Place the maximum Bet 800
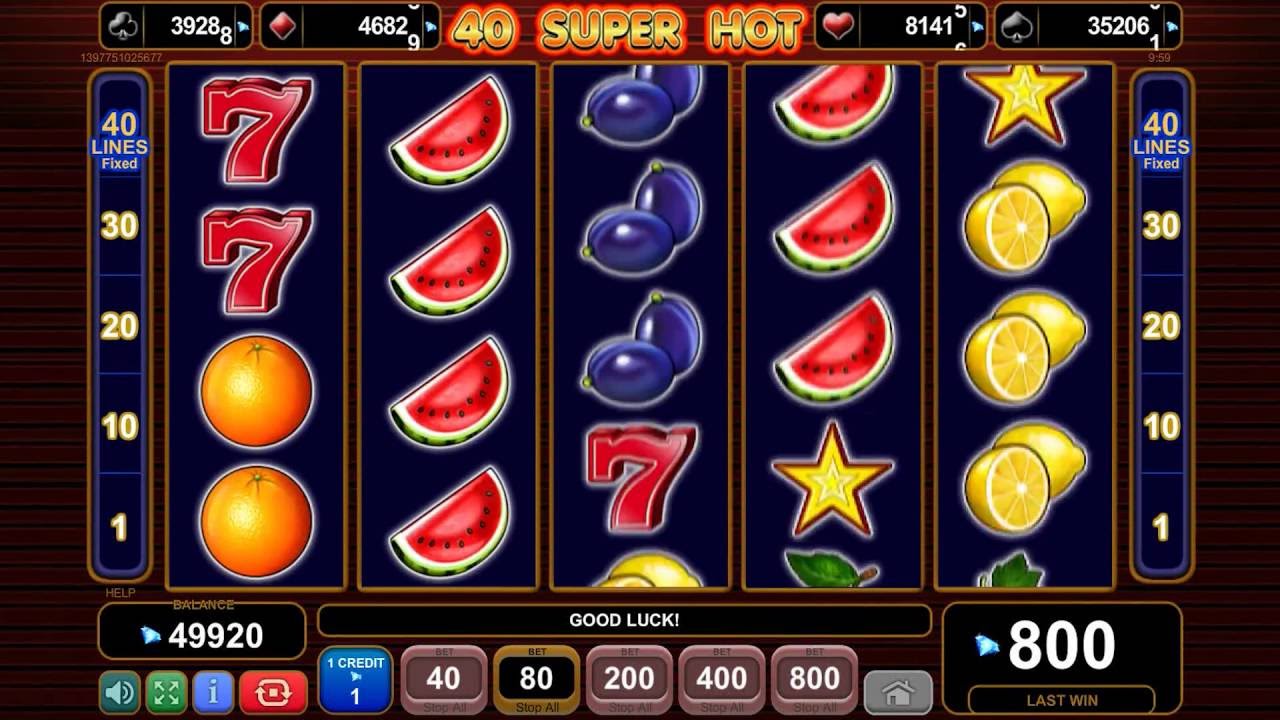The image size is (1280, 720). [x=814, y=678]
